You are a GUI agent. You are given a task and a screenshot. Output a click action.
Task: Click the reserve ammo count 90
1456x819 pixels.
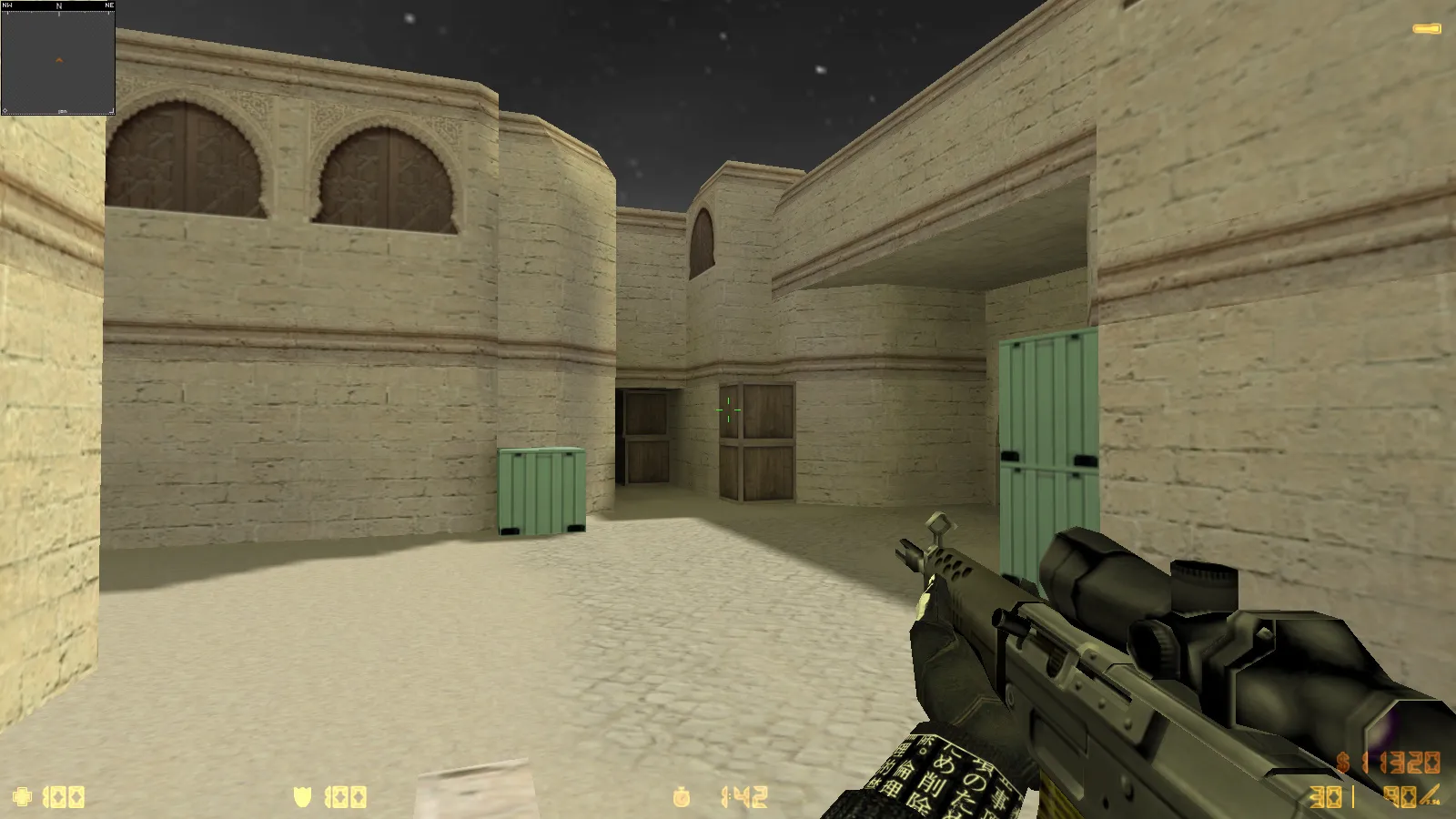(x=1399, y=796)
